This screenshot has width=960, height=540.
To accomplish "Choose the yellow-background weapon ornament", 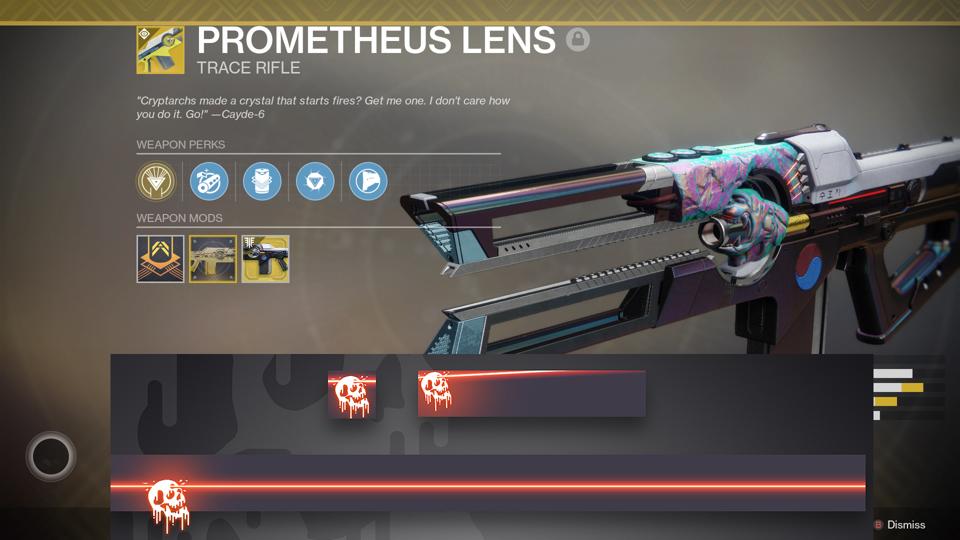I will point(265,259).
